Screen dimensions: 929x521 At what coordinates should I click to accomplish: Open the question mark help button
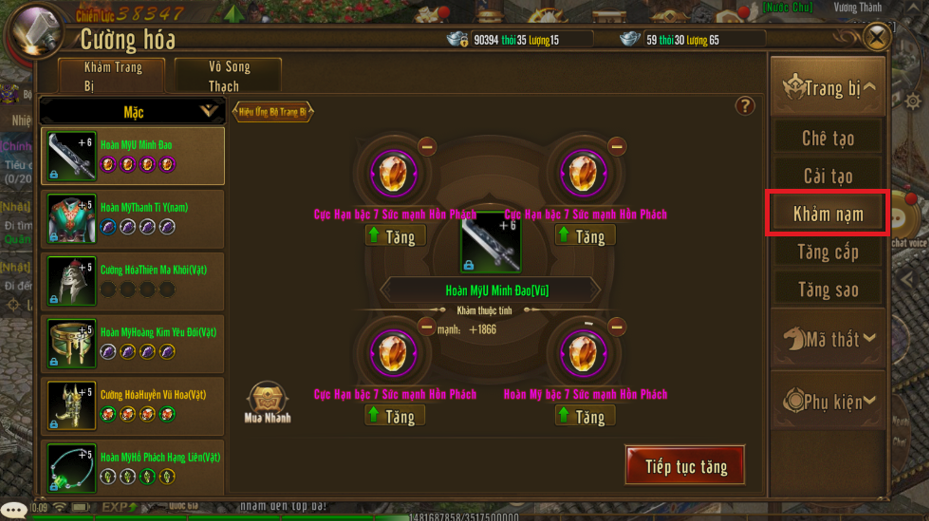point(744,106)
